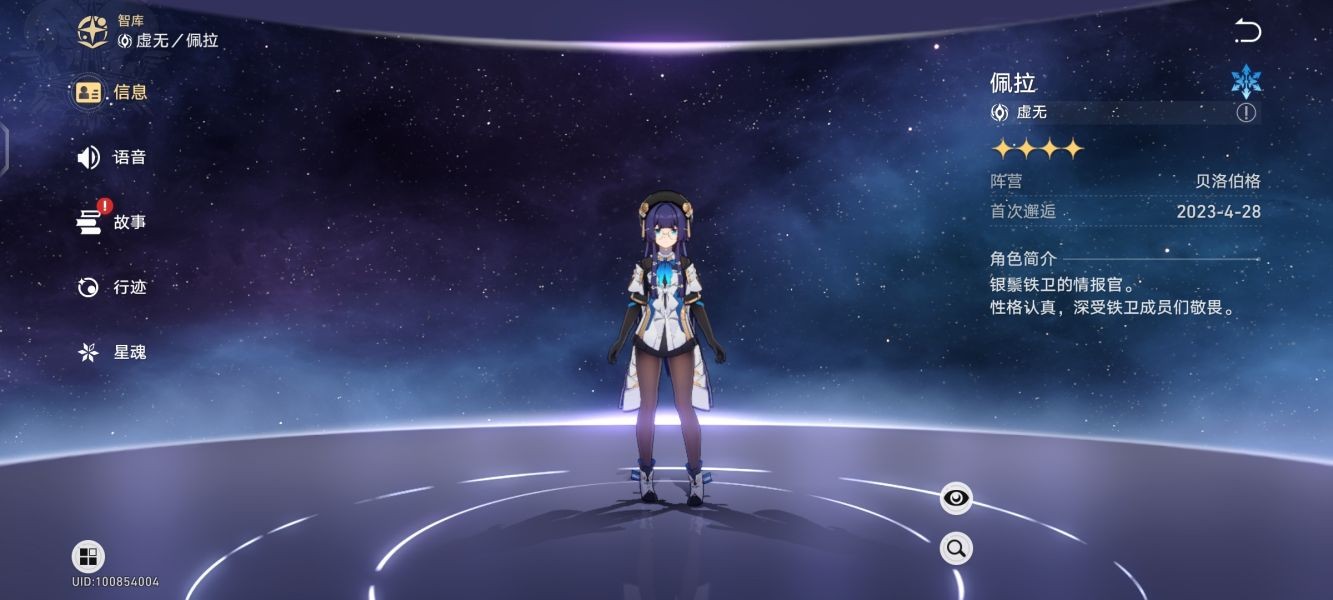Screen dimensions: 1333x600
Task: Select the 故事 (Story) tab
Action: (x=112, y=222)
